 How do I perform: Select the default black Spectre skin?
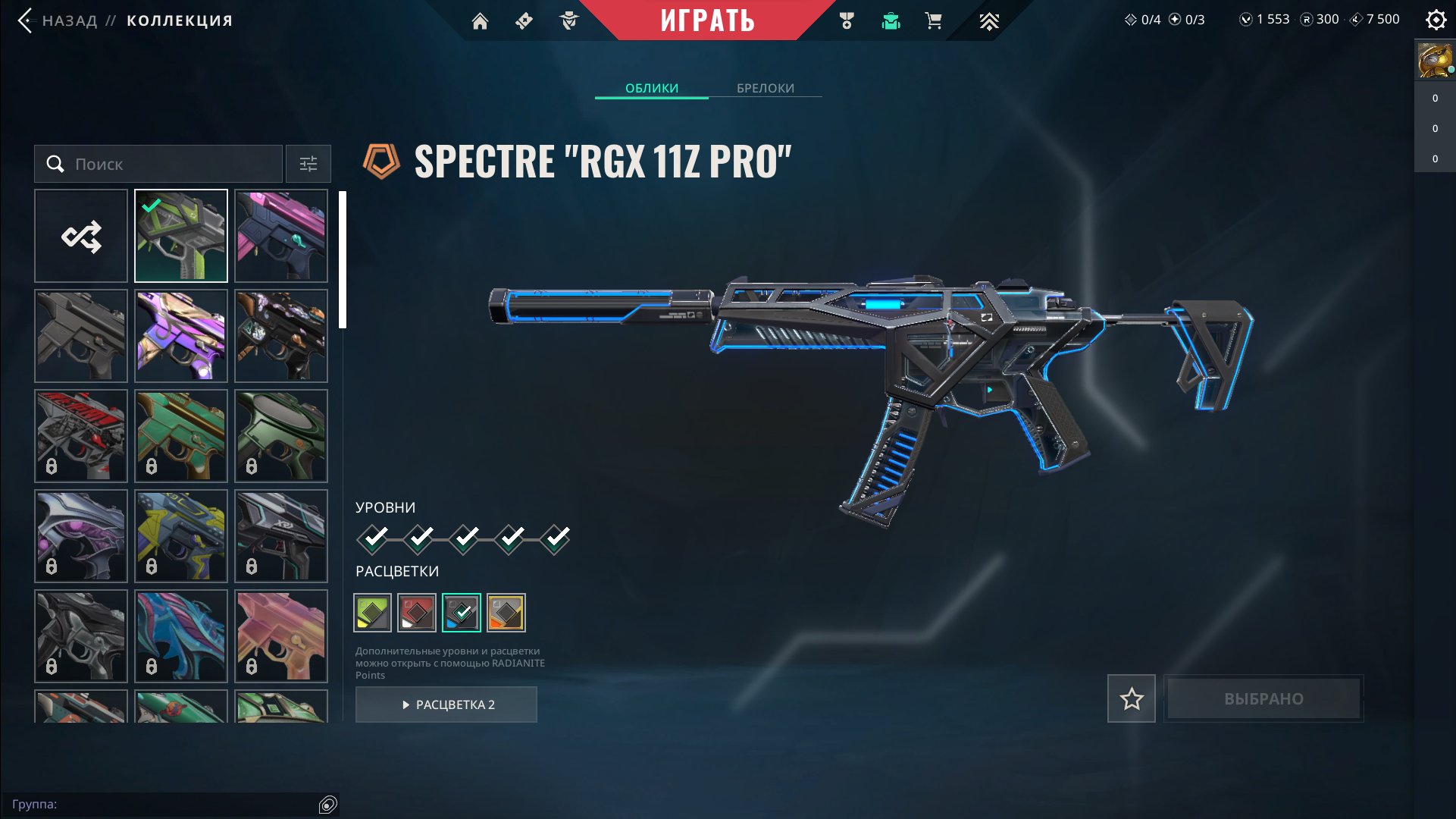[81, 336]
